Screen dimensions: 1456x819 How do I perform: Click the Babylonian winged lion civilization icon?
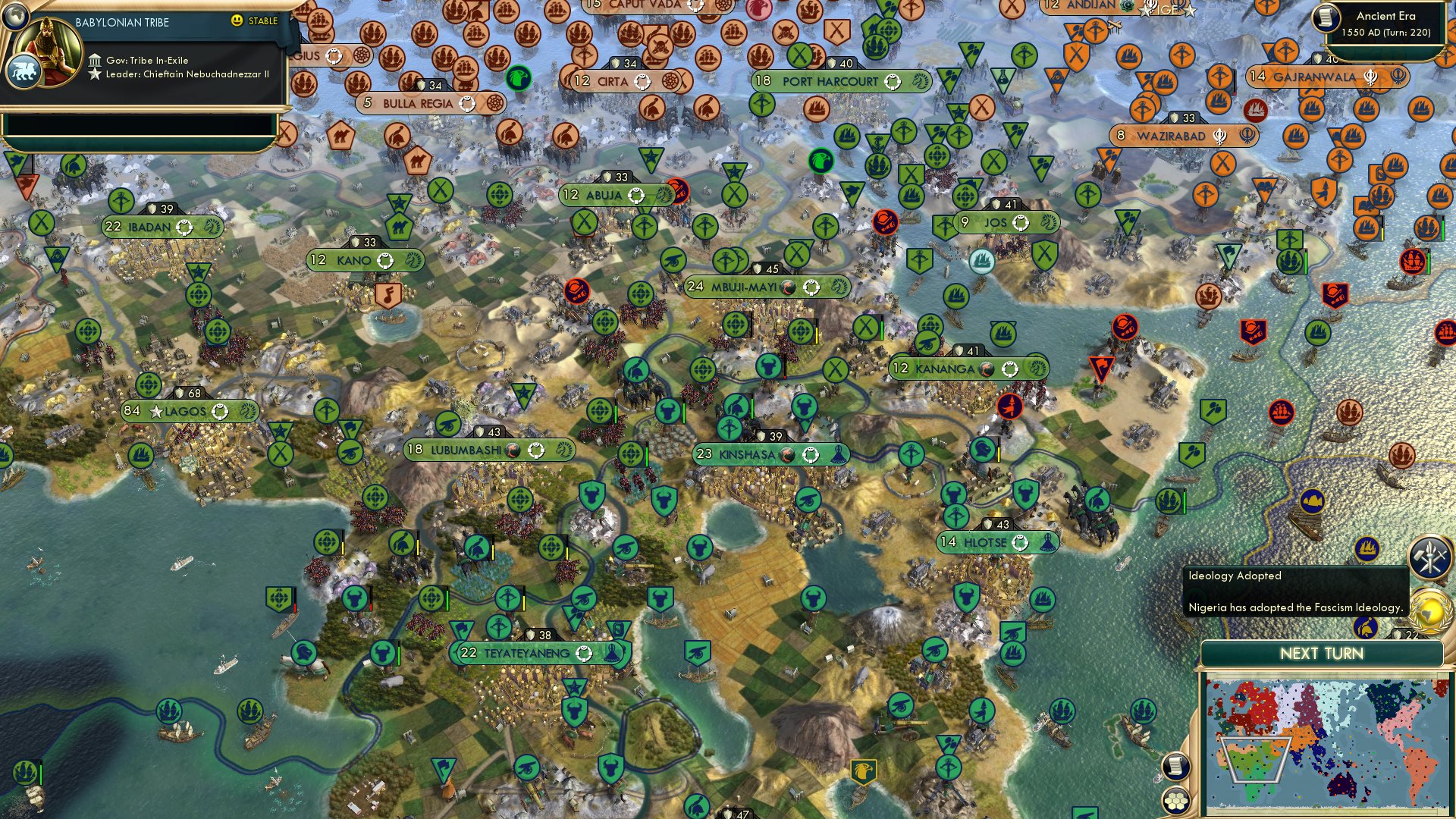pos(24,72)
